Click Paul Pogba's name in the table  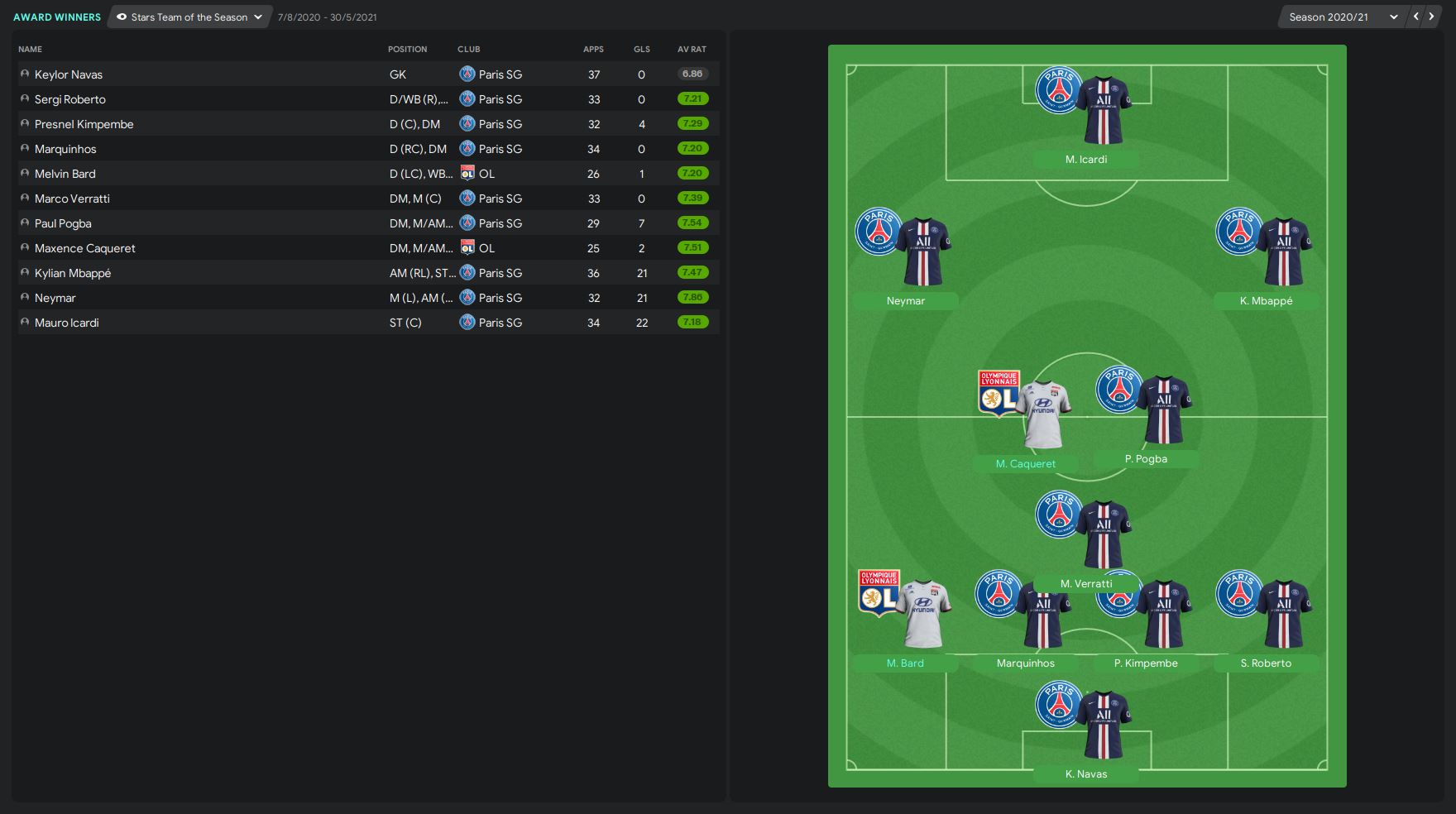pos(63,223)
